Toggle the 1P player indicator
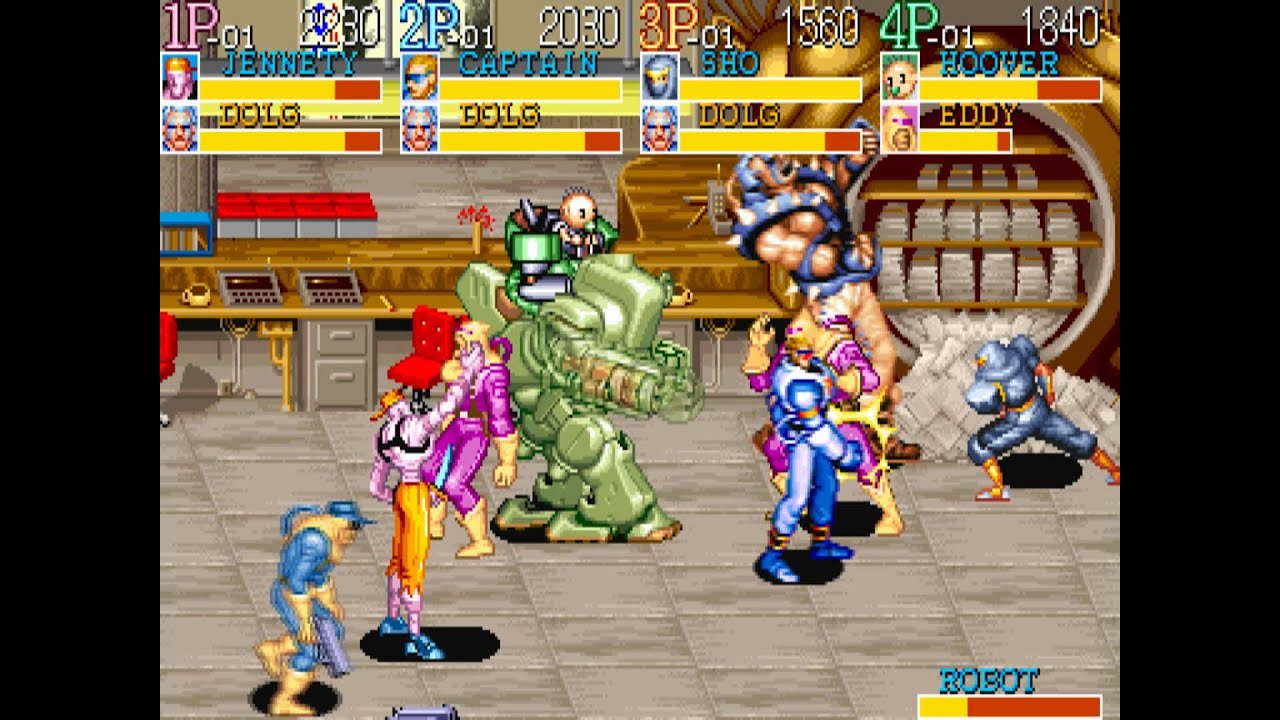1280x720 pixels. pos(188,22)
